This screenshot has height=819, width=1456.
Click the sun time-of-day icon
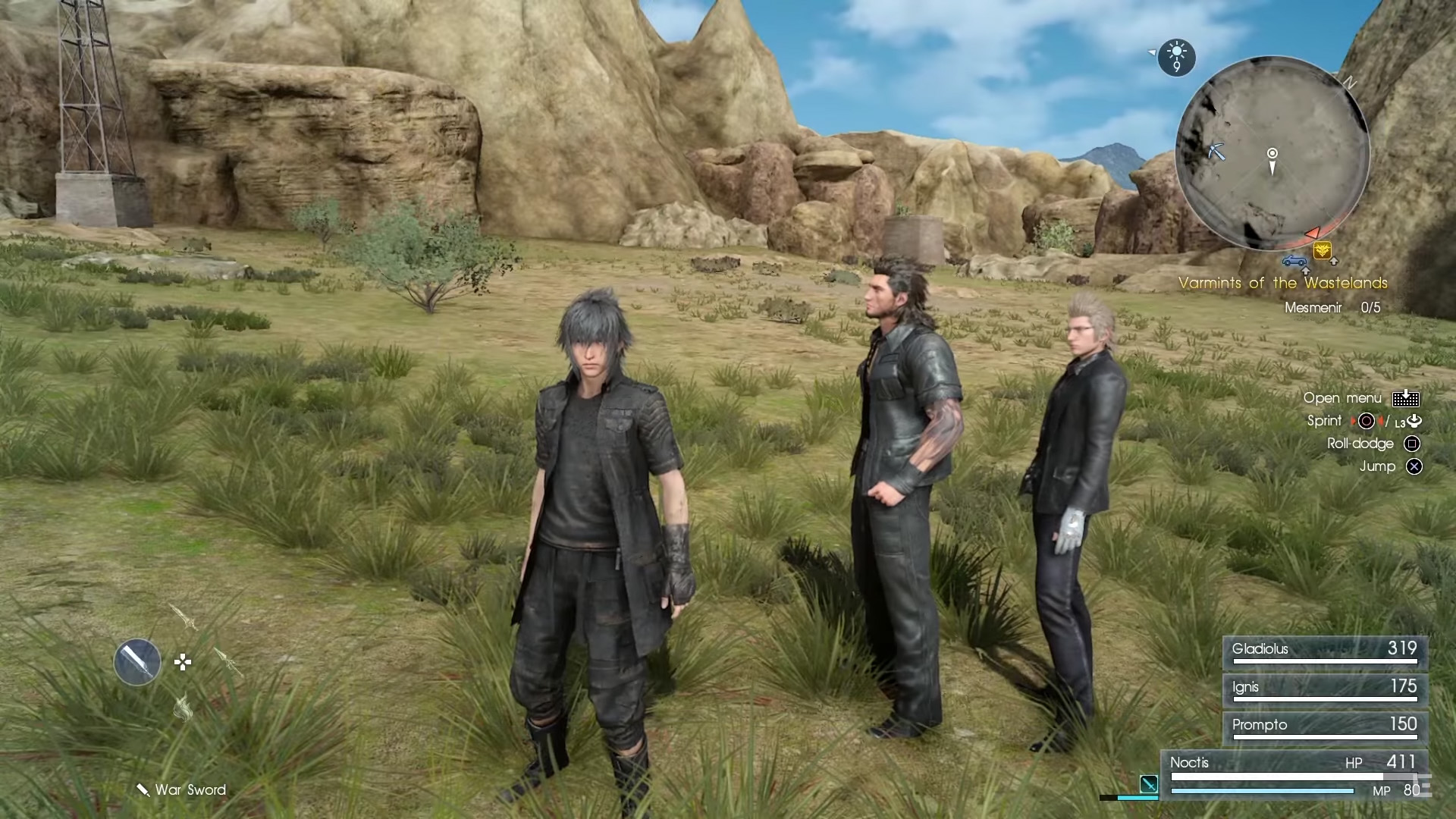pos(1176,57)
